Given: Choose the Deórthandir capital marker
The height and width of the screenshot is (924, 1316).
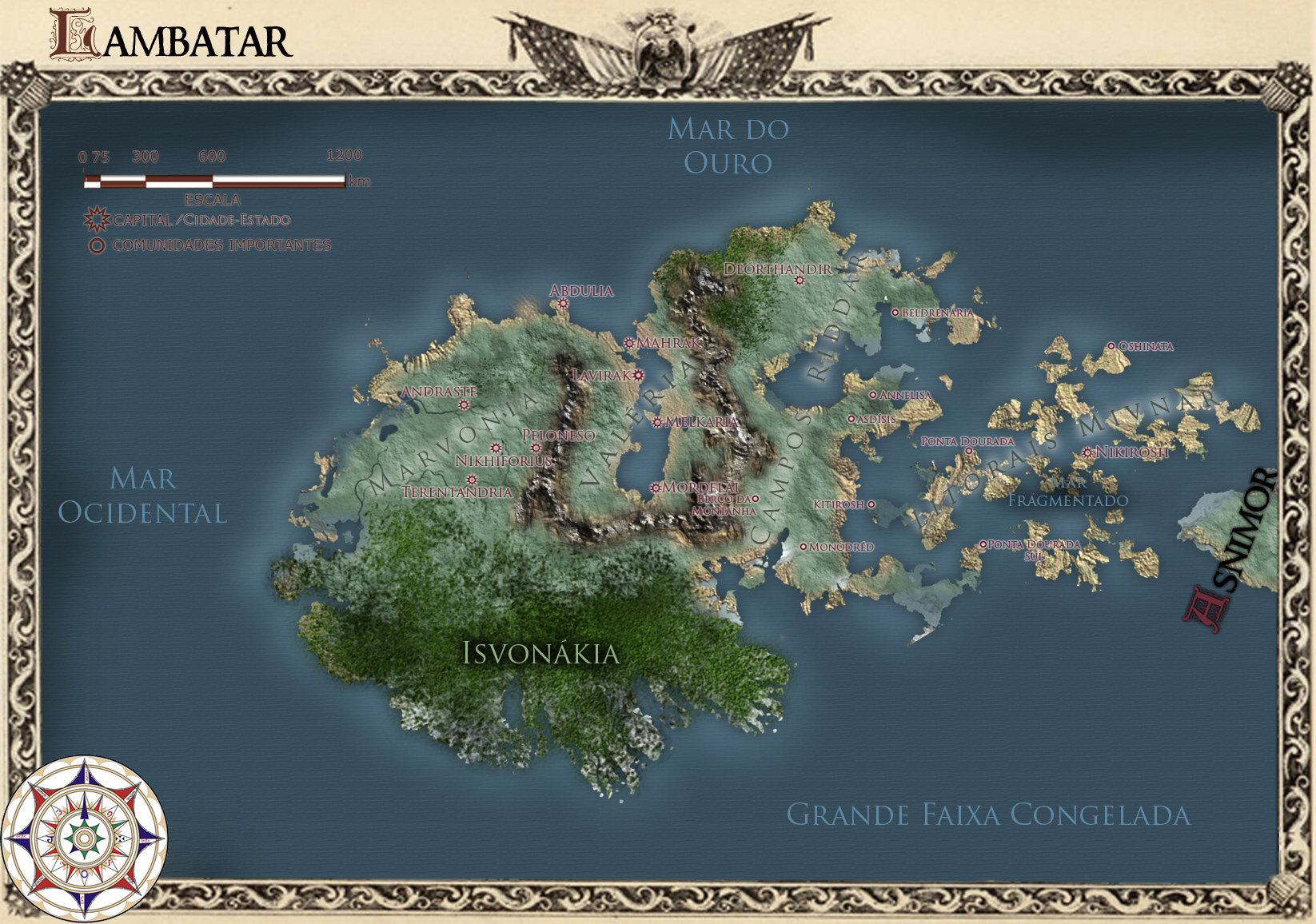Looking at the screenshot, I should coord(800,281).
